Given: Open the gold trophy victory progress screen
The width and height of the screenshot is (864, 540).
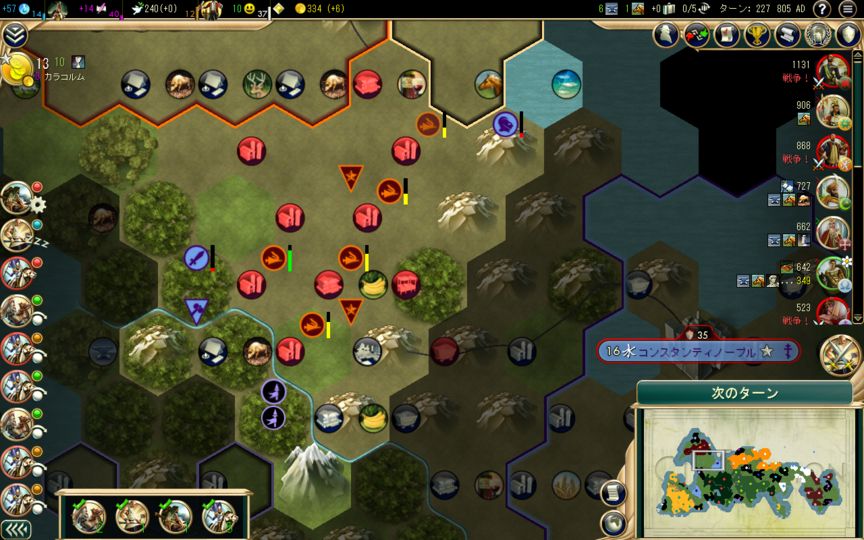Looking at the screenshot, I should click(x=757, y=36).
